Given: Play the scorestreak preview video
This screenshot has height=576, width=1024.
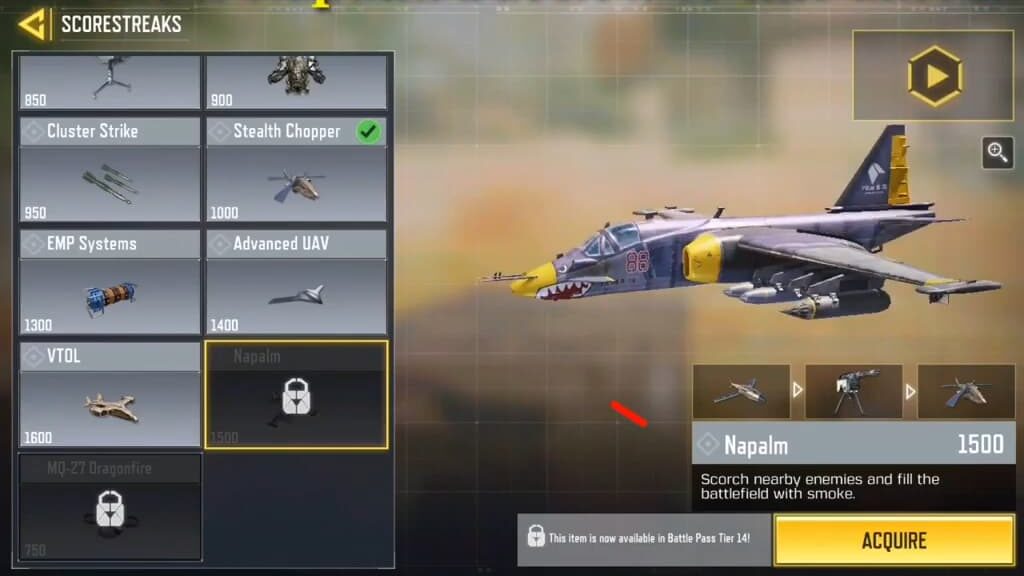Looking at the screenshot, I should (934, 76).
